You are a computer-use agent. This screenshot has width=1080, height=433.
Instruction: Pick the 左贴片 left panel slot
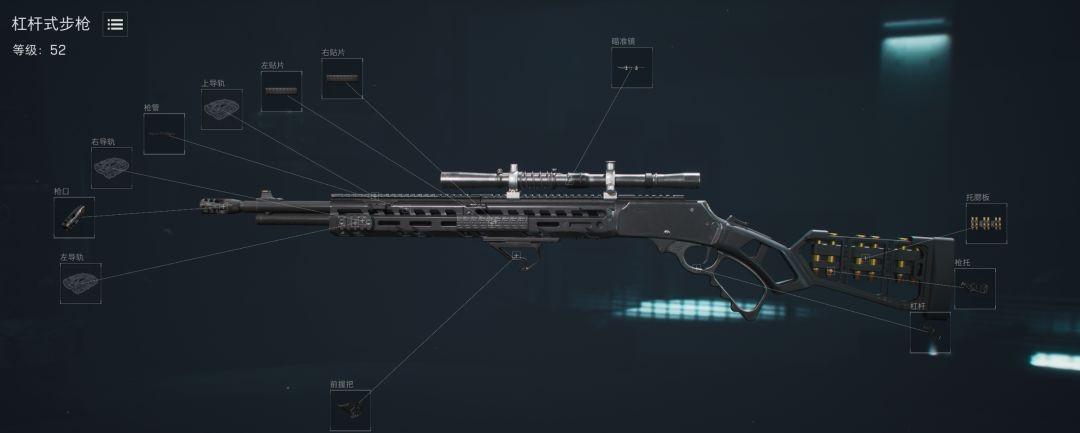click(281, 92)
